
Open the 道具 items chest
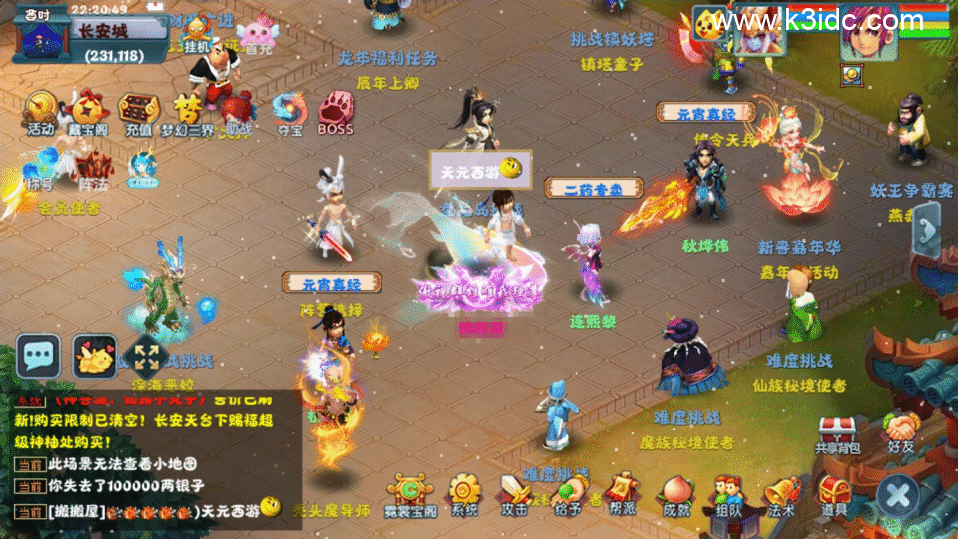click(834, 494)
